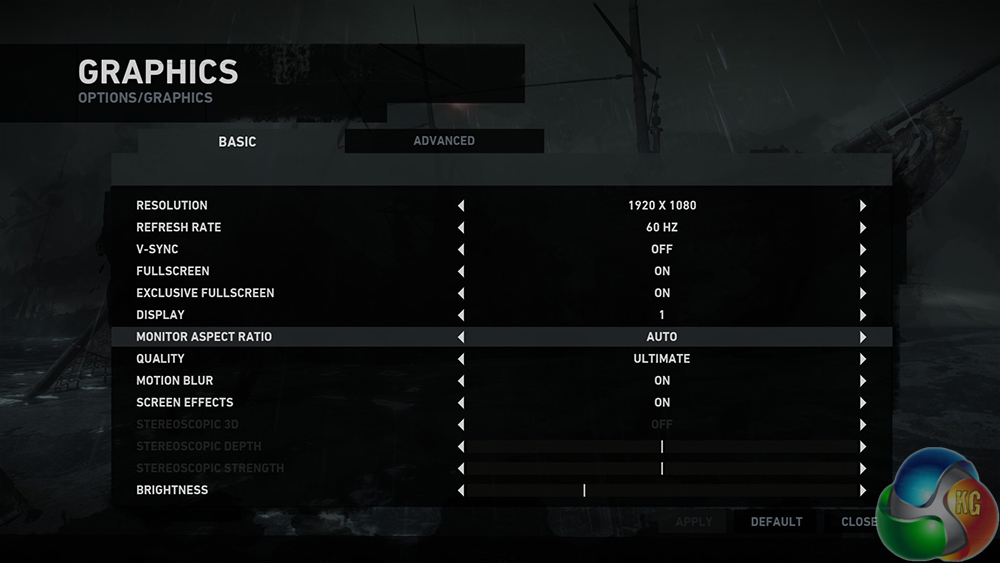Click the left arrow for Refresh Rate
The height and width of the screenshot is (563, 1000).
pyautogui.click(x=461, y=228)
